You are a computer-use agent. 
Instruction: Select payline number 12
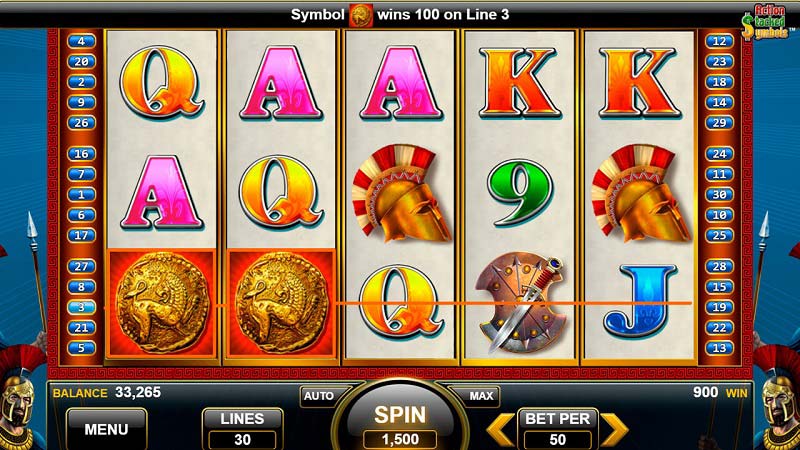pyautogui.click(x=717, y=41)
